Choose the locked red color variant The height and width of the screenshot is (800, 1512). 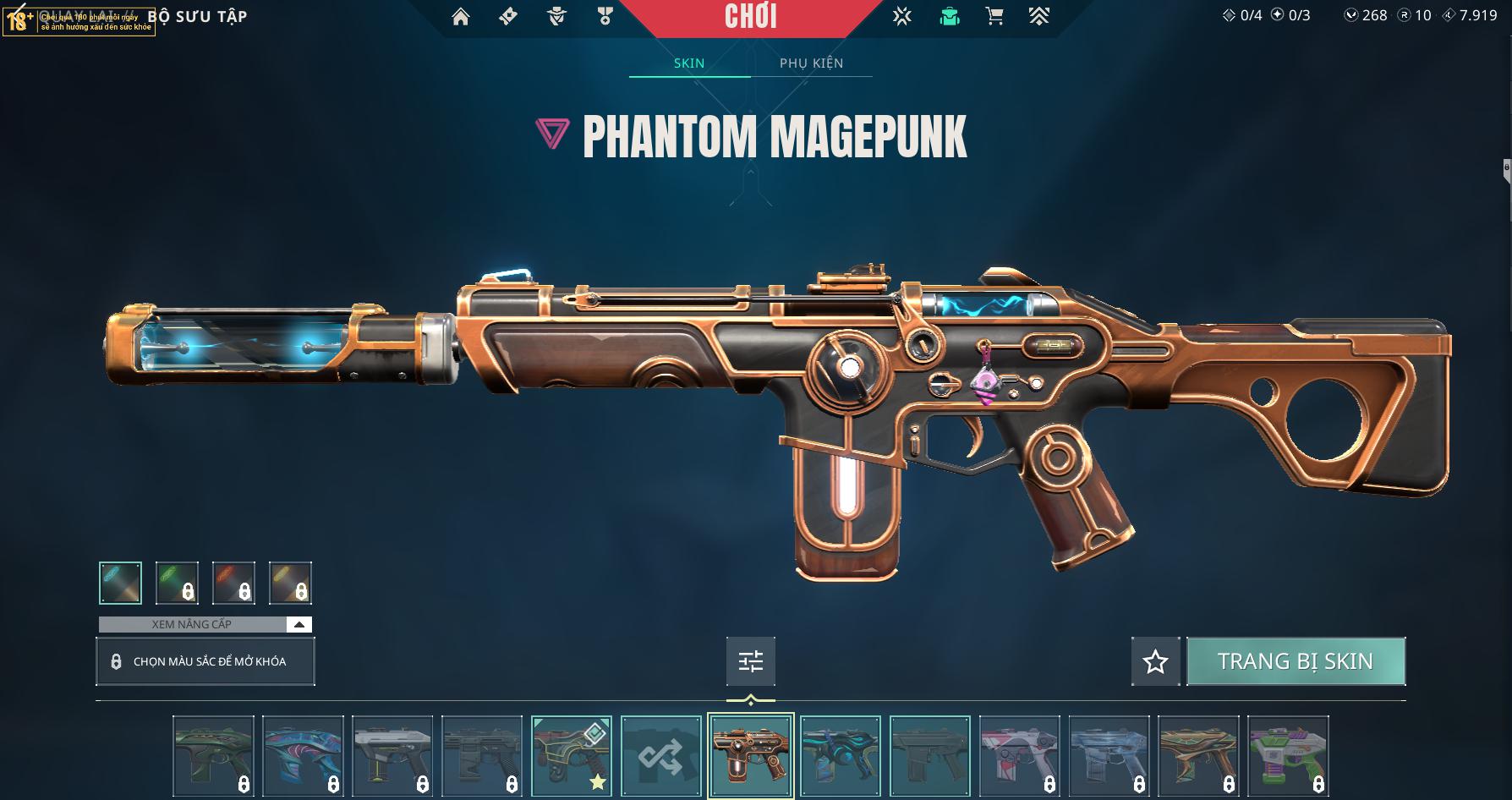point(233,583)
